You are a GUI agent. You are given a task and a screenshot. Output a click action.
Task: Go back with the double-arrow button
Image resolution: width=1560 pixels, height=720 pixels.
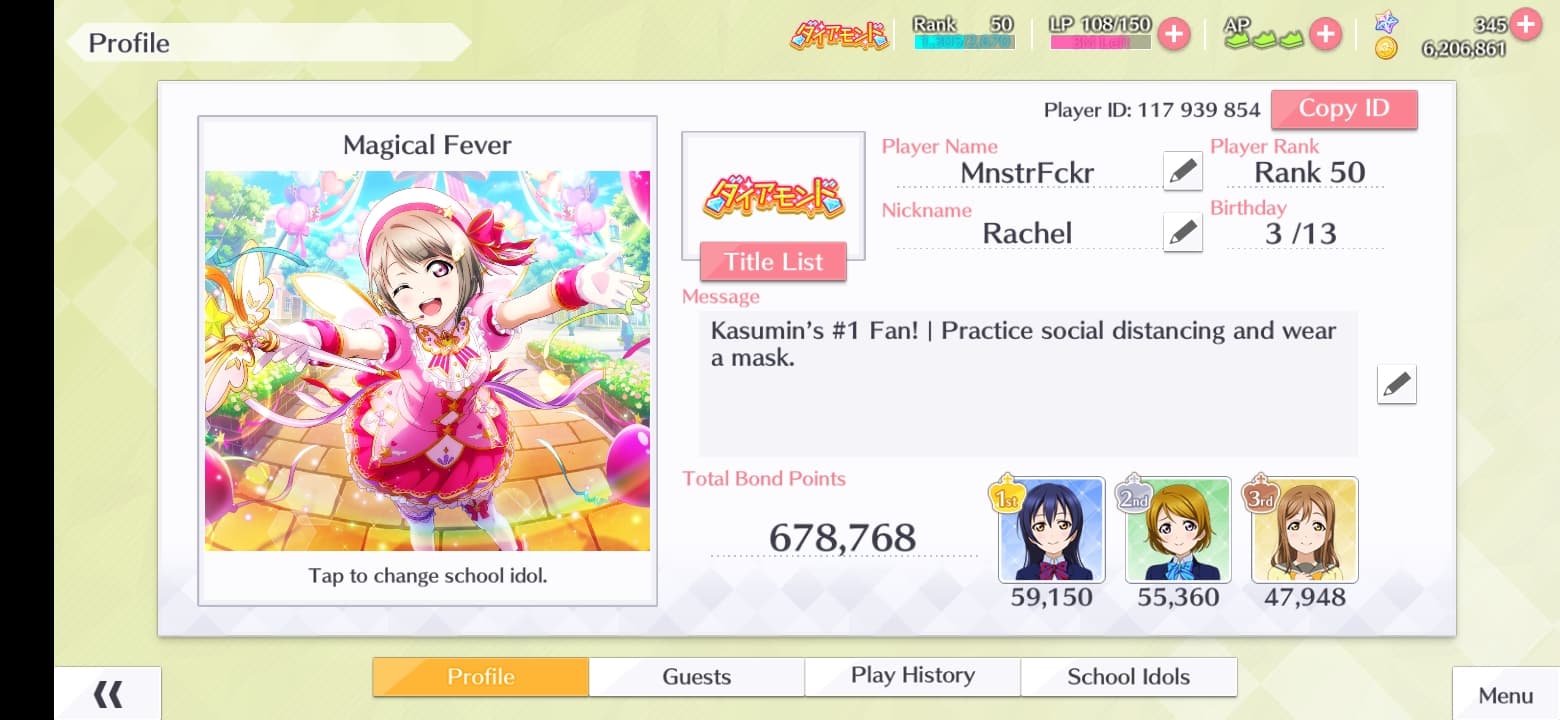pos(107,694)
